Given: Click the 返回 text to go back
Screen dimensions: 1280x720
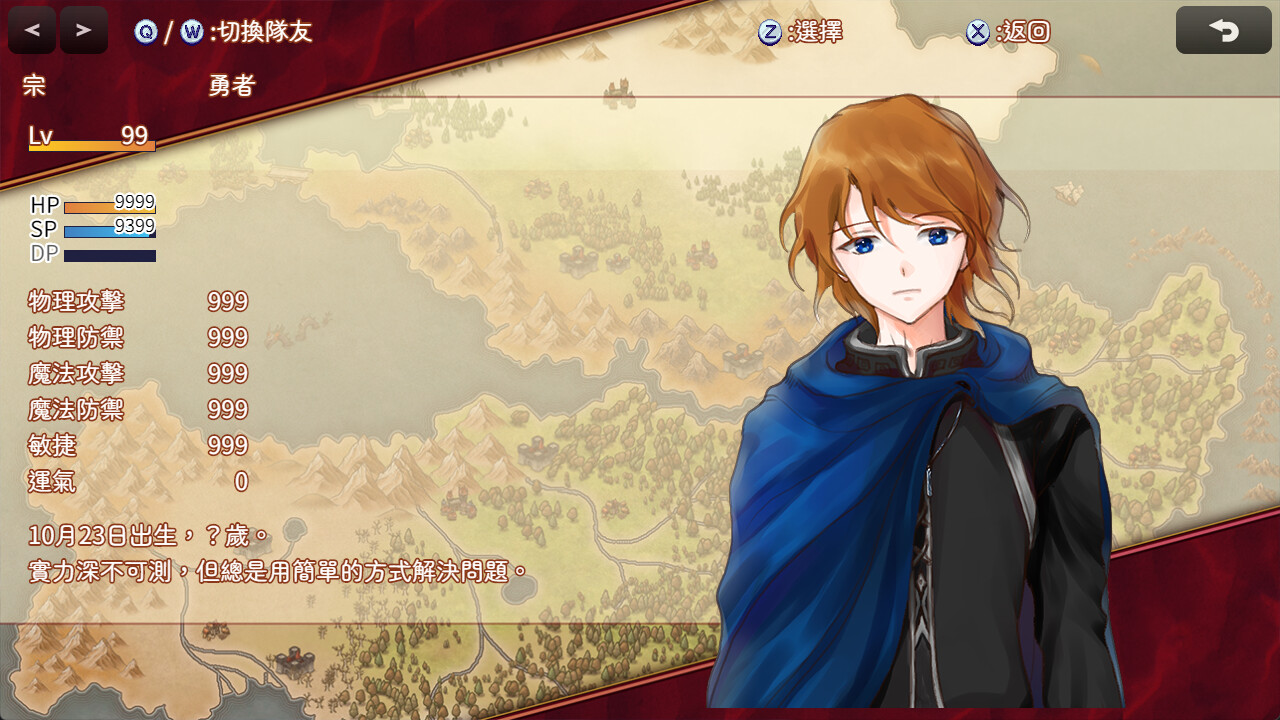Looking at the screenshot, I should (x=1026, y=32).
